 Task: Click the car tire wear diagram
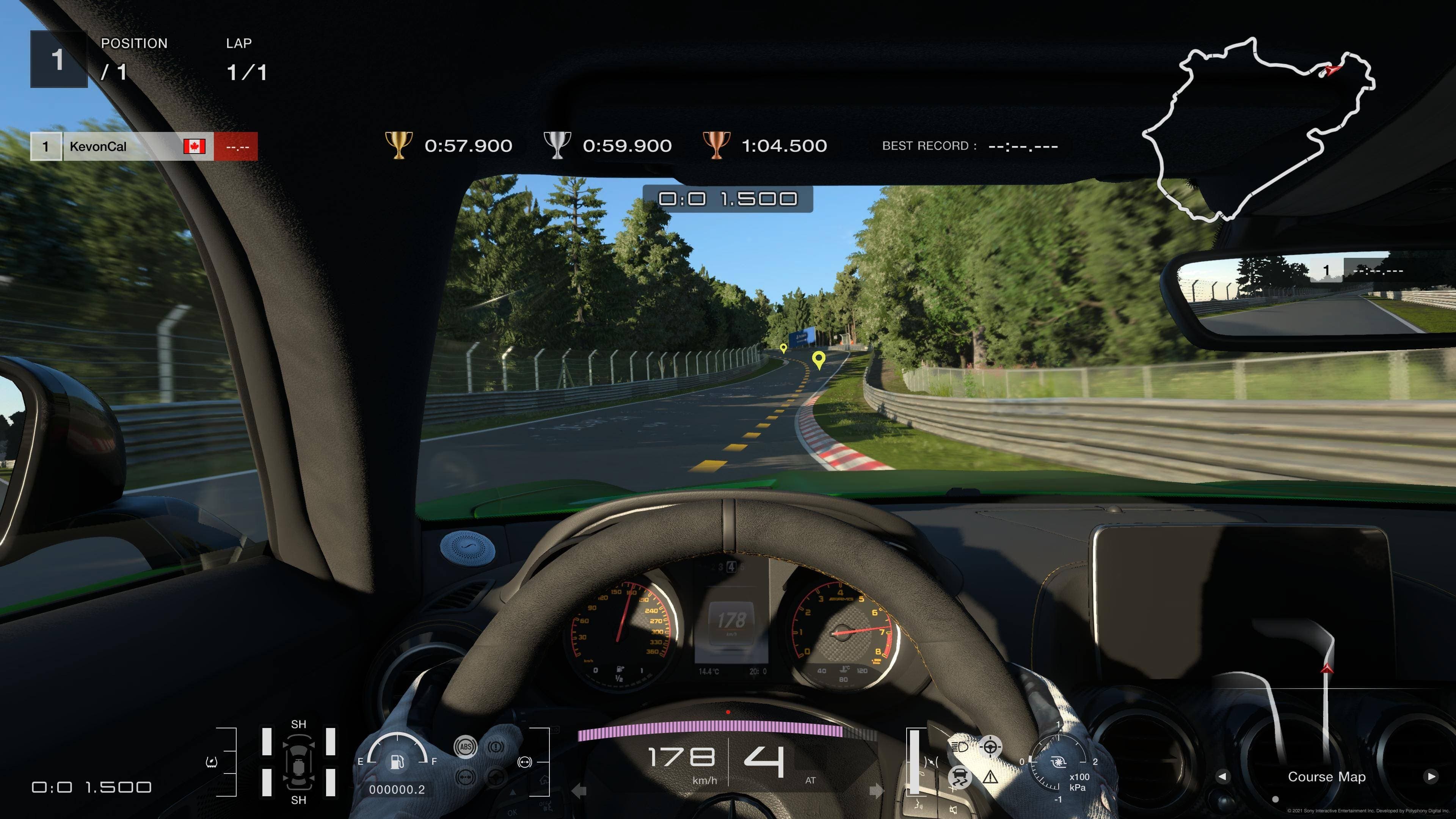(298, 761)
